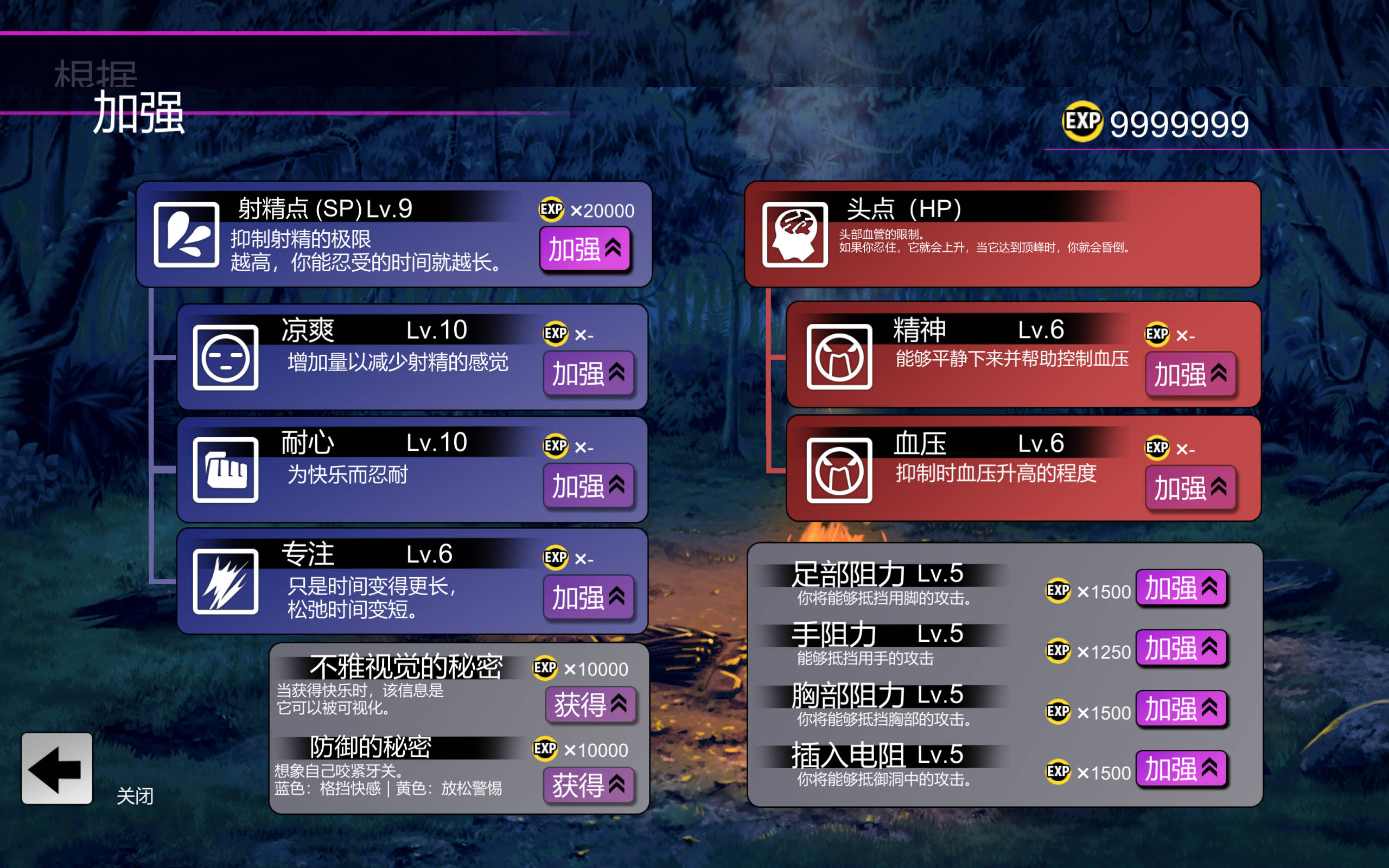The image size is (1389, 868).
Task: Click the lightning icon on the 专注 skill
Action: pos(226,583)
